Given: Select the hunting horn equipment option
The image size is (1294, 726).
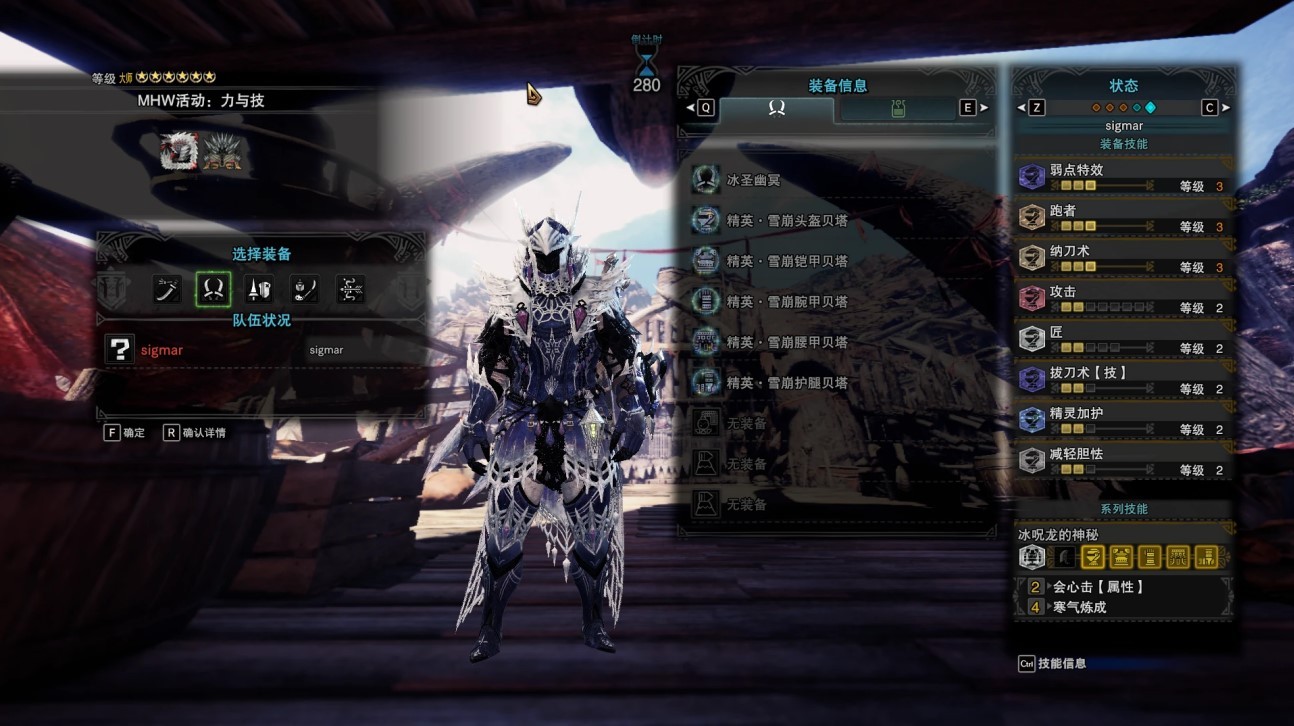Looking at the screenshot, I should pyautogui.click(x=305, y=290).
